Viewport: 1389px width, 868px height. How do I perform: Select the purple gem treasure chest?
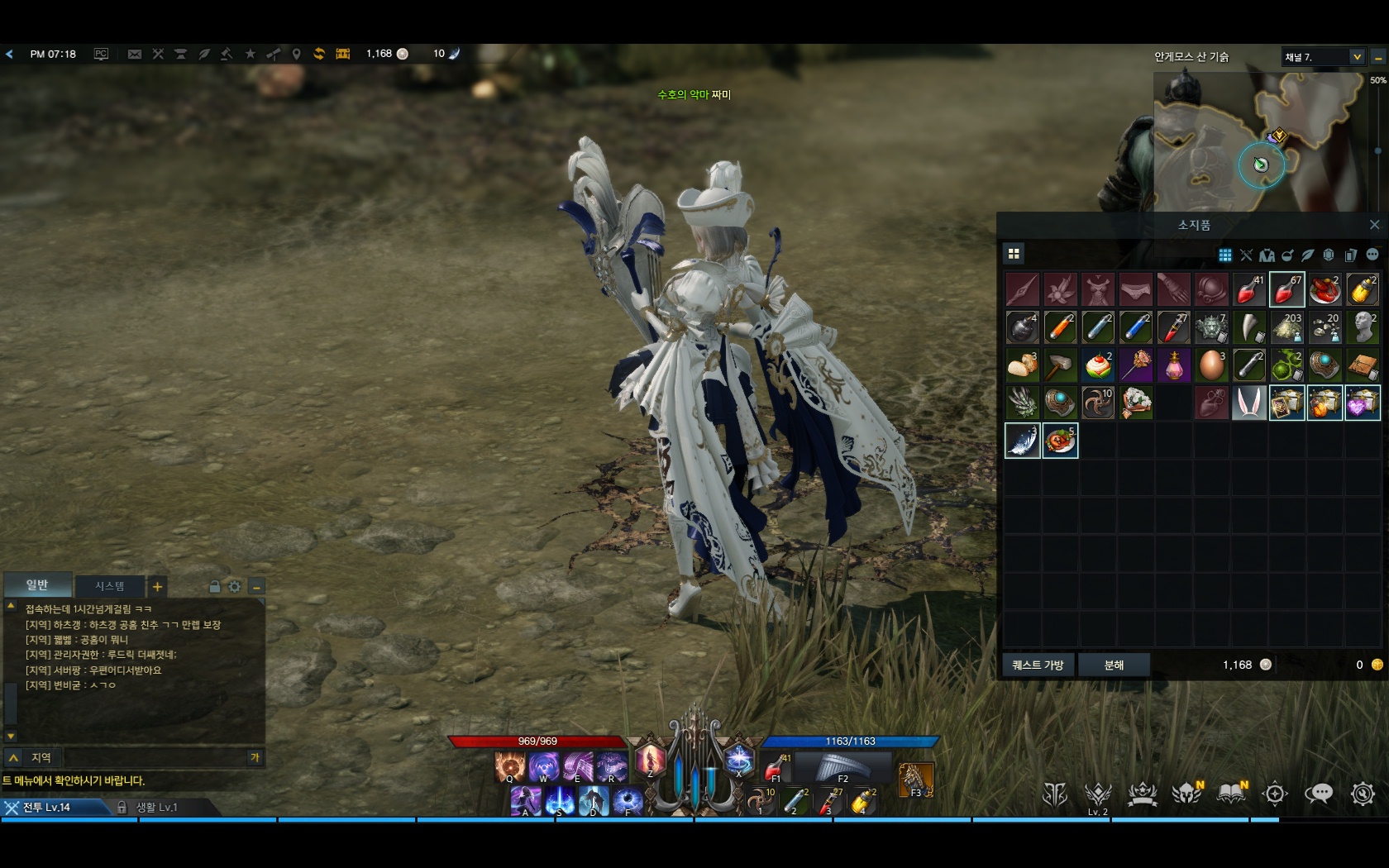[x=1362, y=403]
